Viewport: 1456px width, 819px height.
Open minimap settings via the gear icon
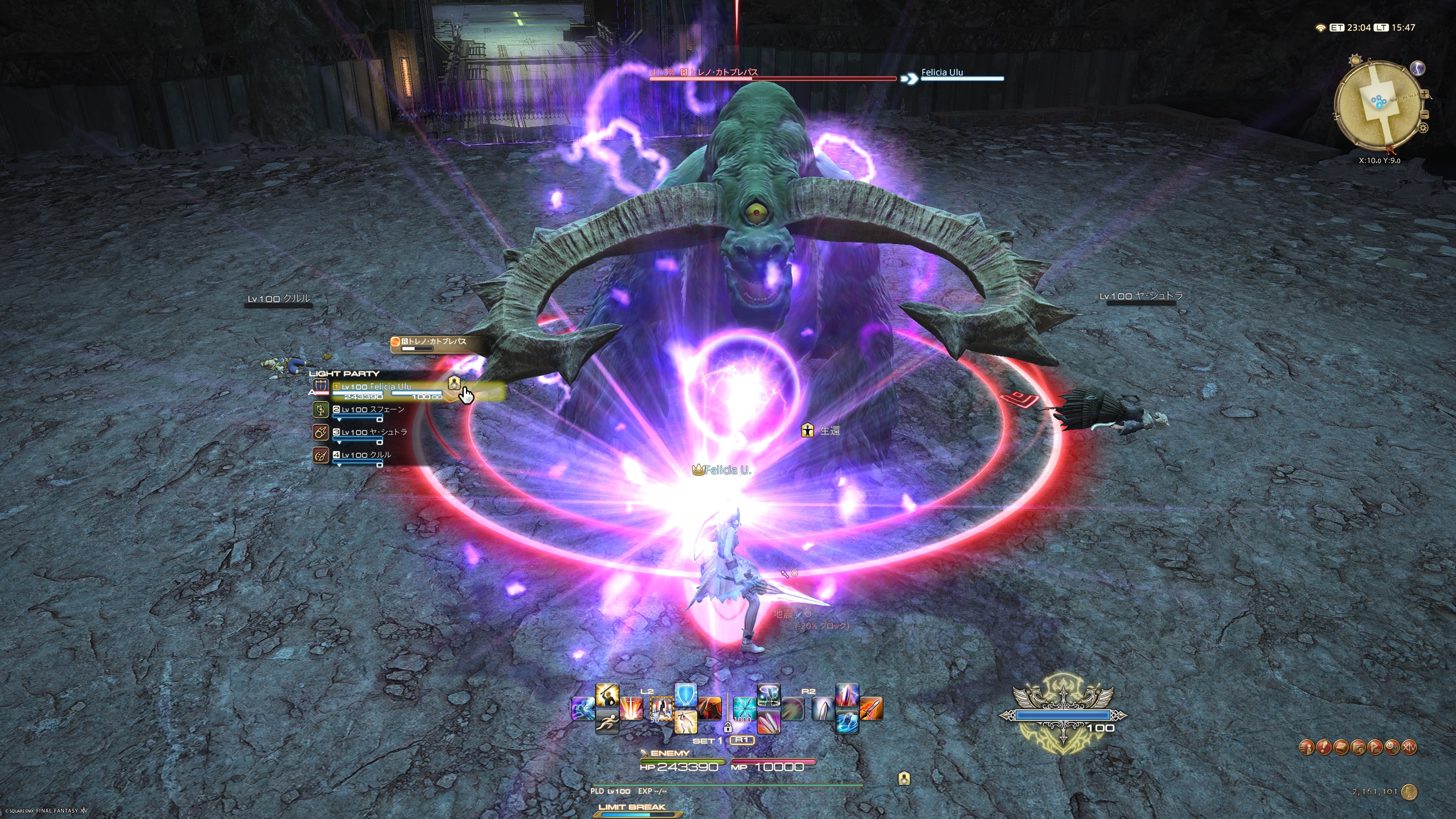[x=1423, y=128]
